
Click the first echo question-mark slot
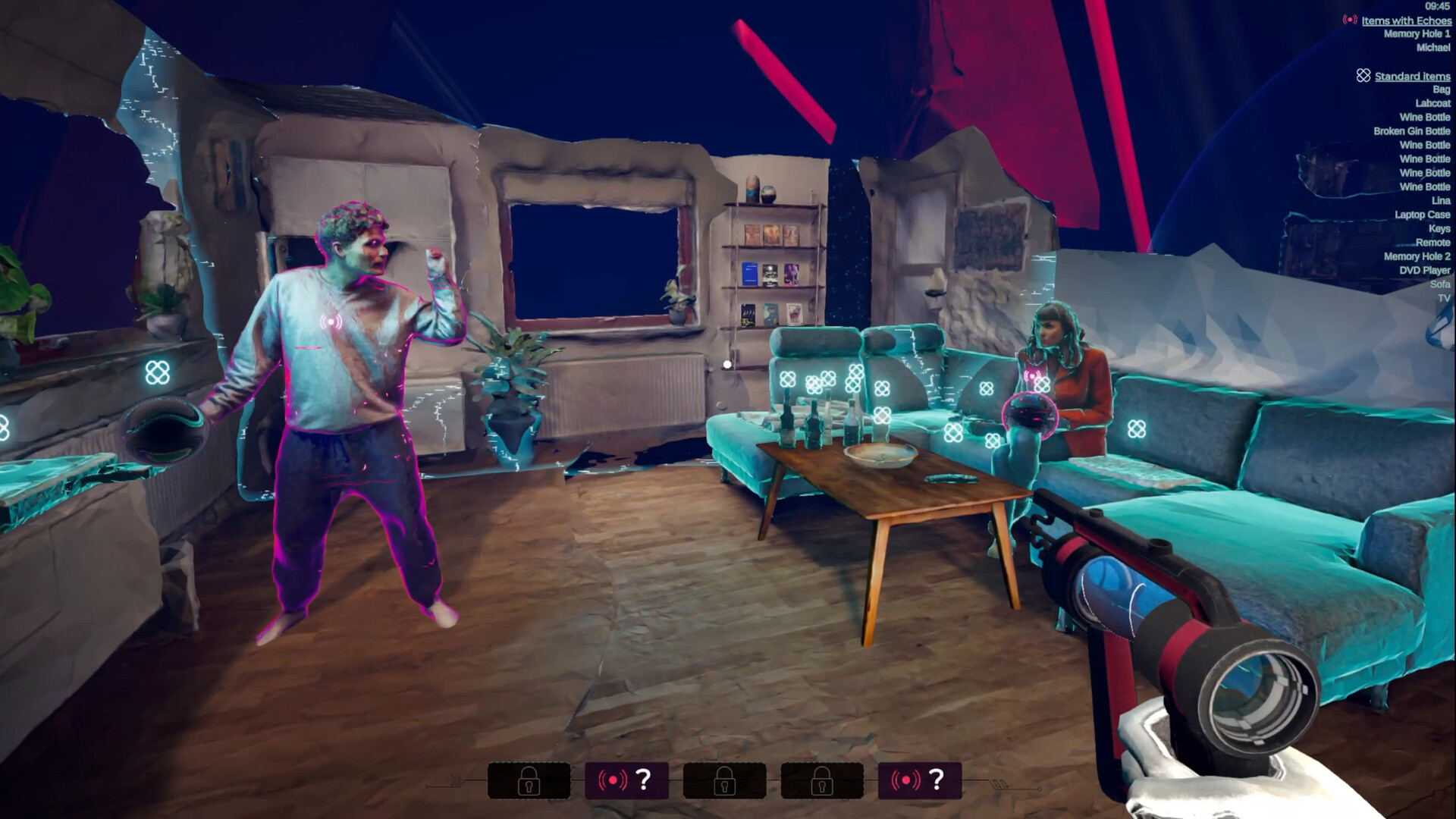tap(625, 781)
